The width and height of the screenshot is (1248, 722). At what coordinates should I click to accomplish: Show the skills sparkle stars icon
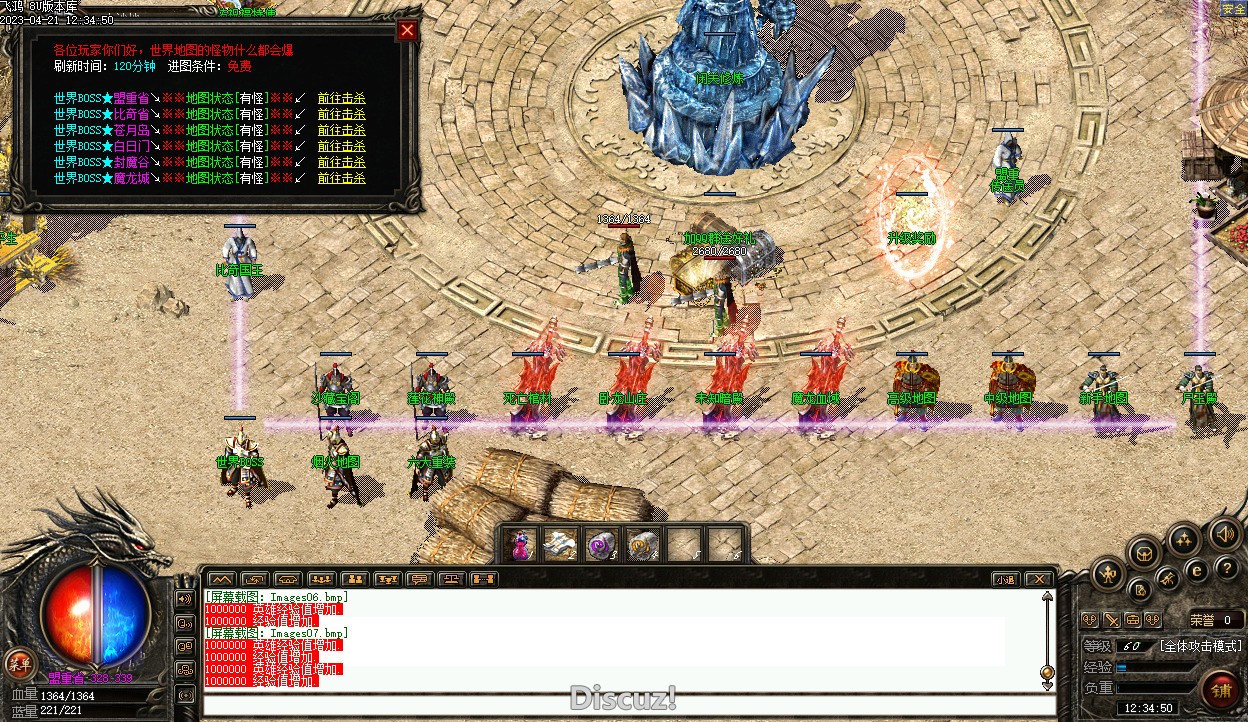pyautogui.click(x=1185, y=541)
